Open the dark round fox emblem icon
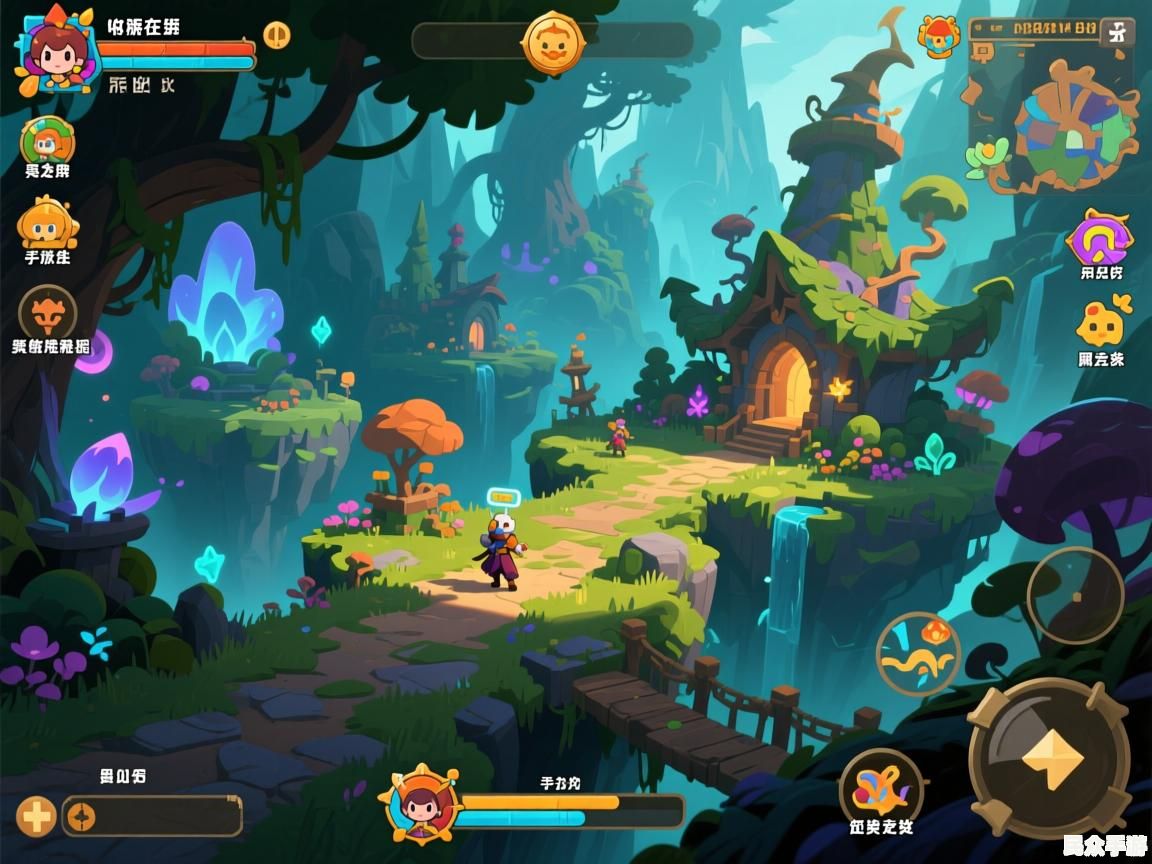The height and width of the screenshot is (864, 1152). point(48,312)
